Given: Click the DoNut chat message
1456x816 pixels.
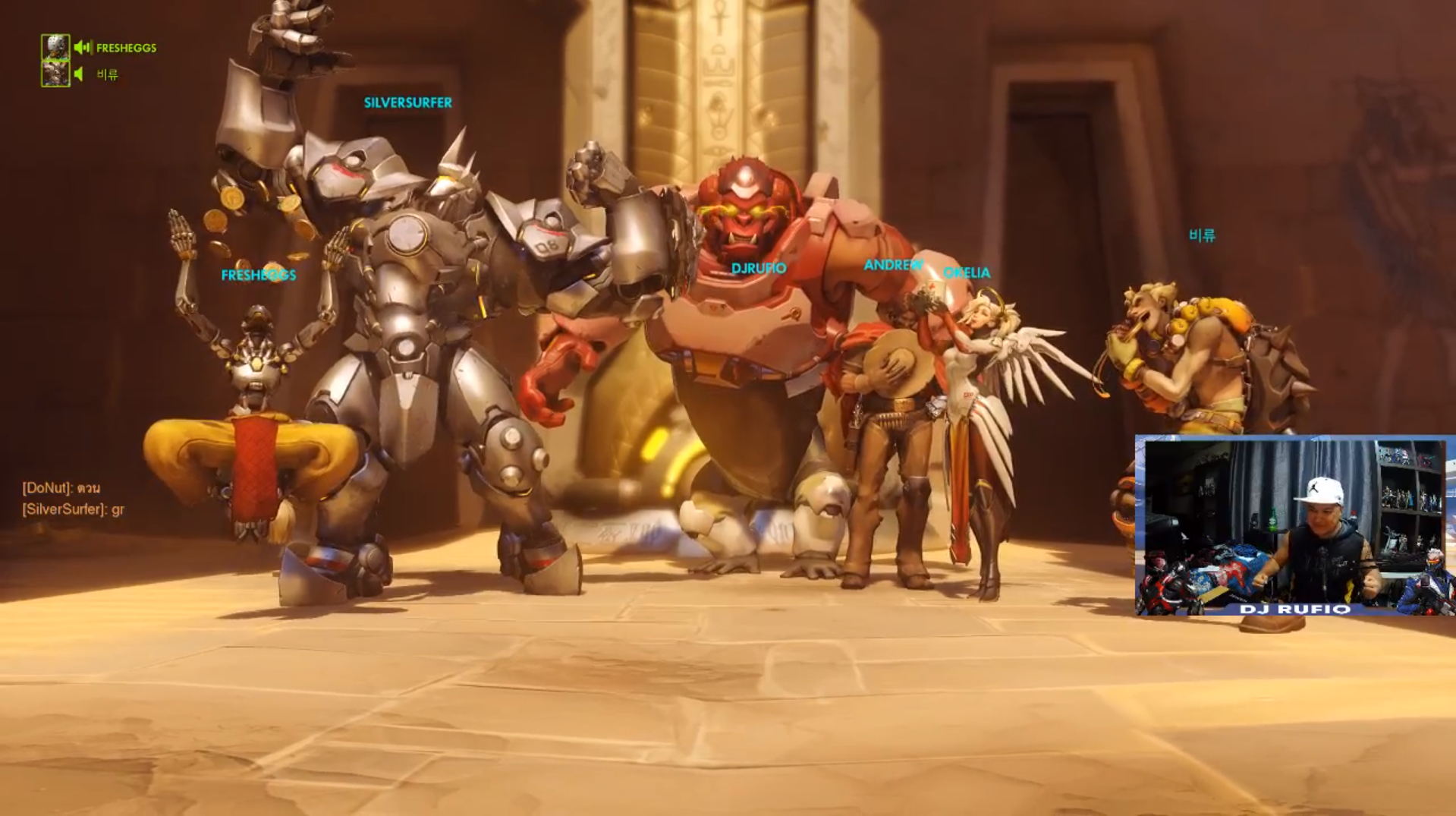Looking at the screenshot, I should [x=61, y=488].
